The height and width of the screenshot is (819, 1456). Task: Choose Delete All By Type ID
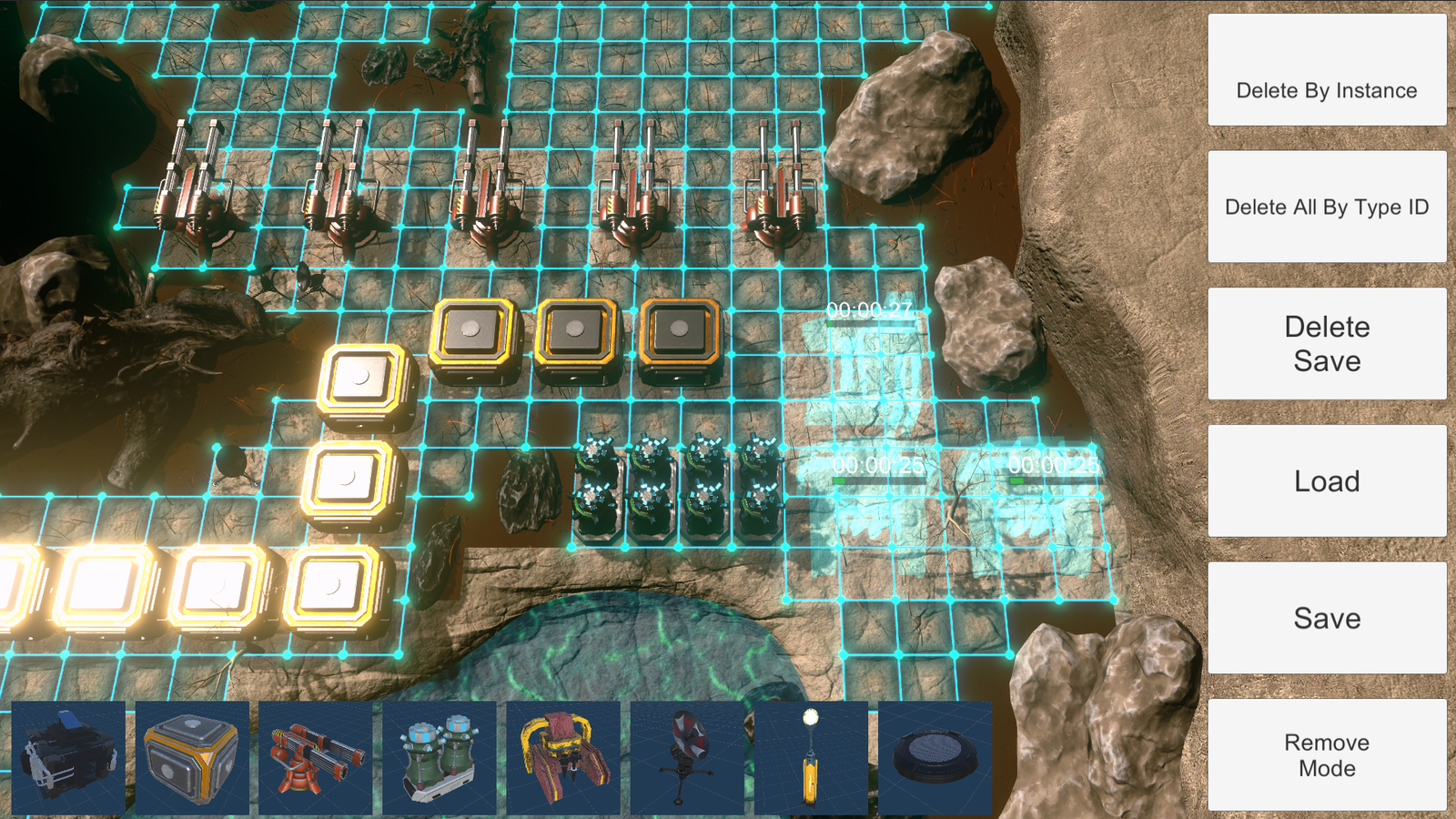pyautogui.click(x=1326, y=207)
